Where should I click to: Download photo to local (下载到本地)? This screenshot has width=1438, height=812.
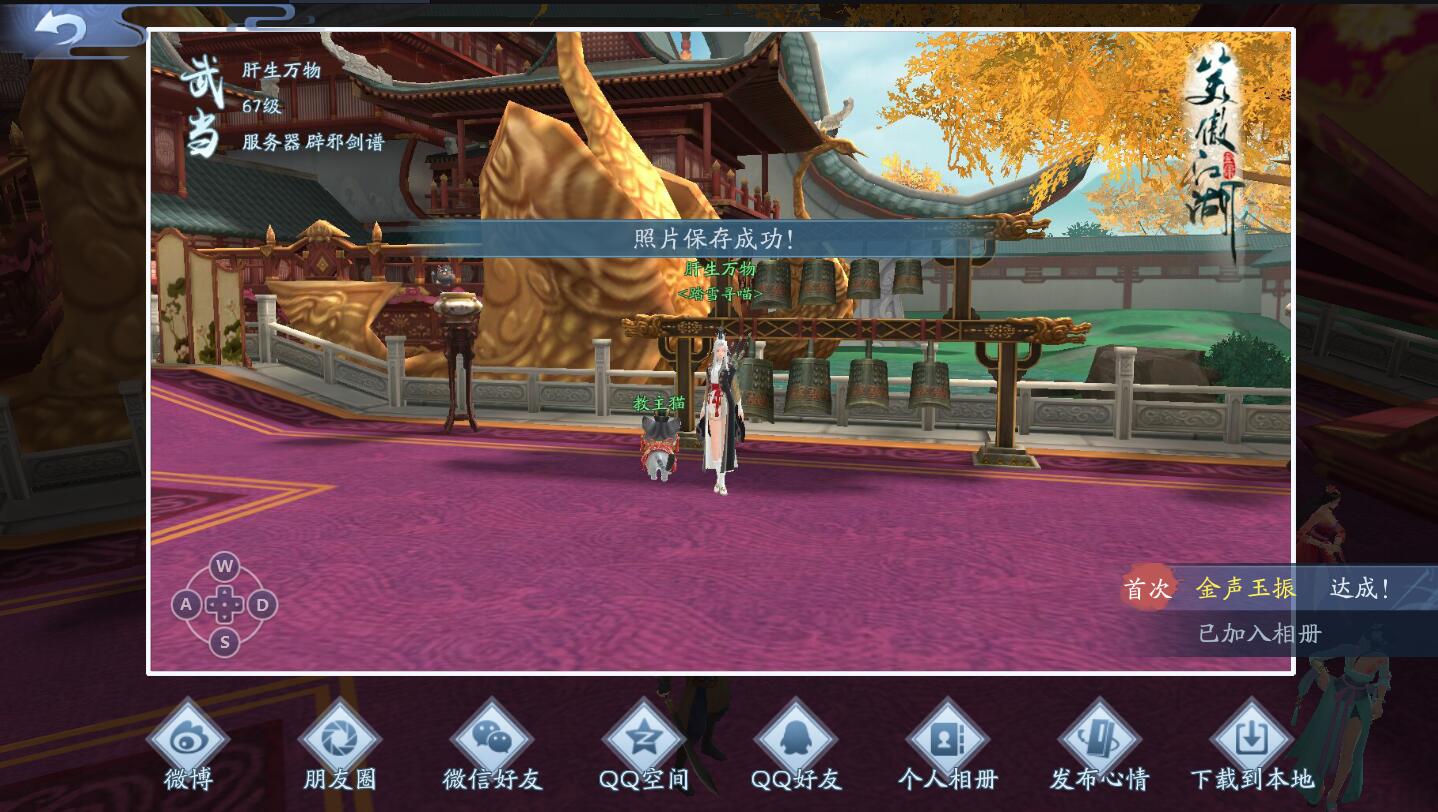(1251, 741)
